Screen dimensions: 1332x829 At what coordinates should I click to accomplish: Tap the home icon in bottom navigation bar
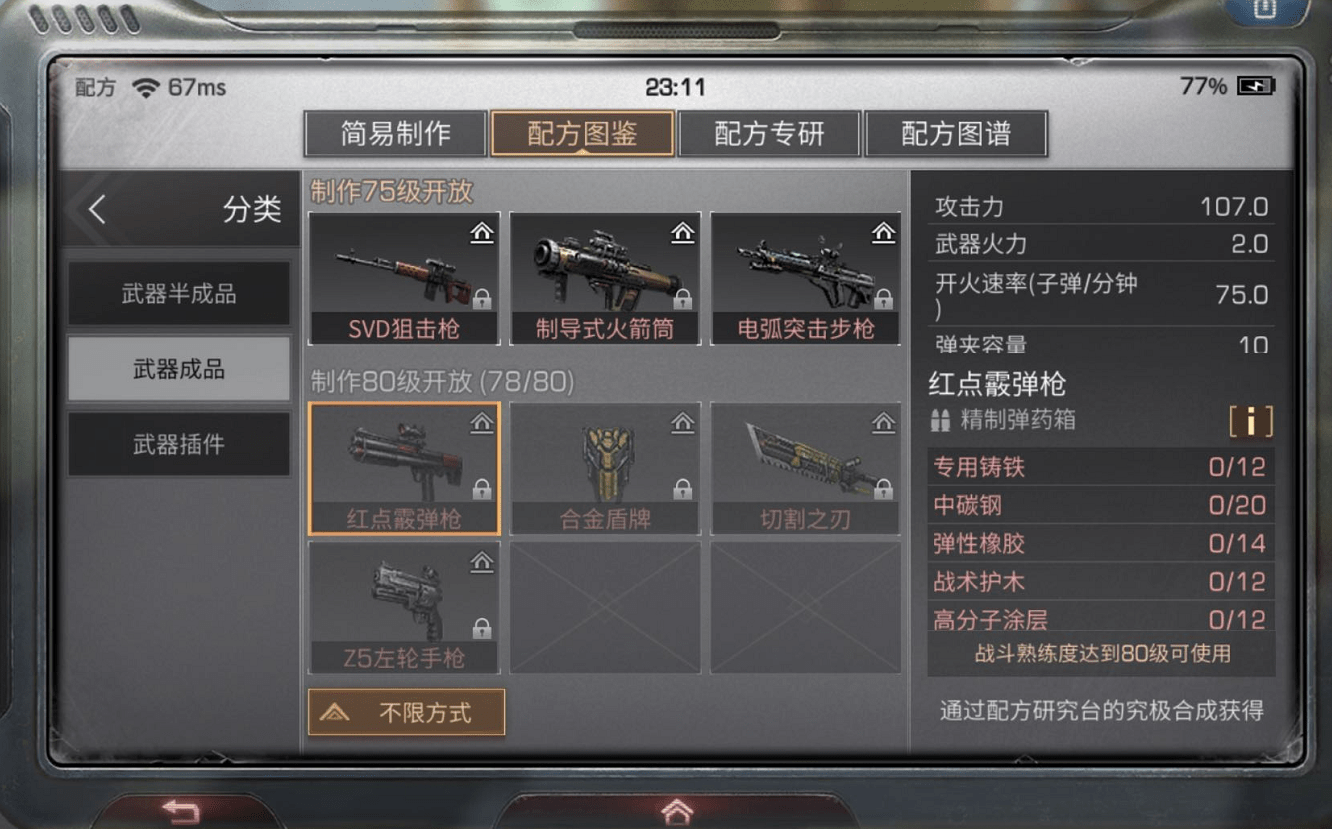pos(676,810)
